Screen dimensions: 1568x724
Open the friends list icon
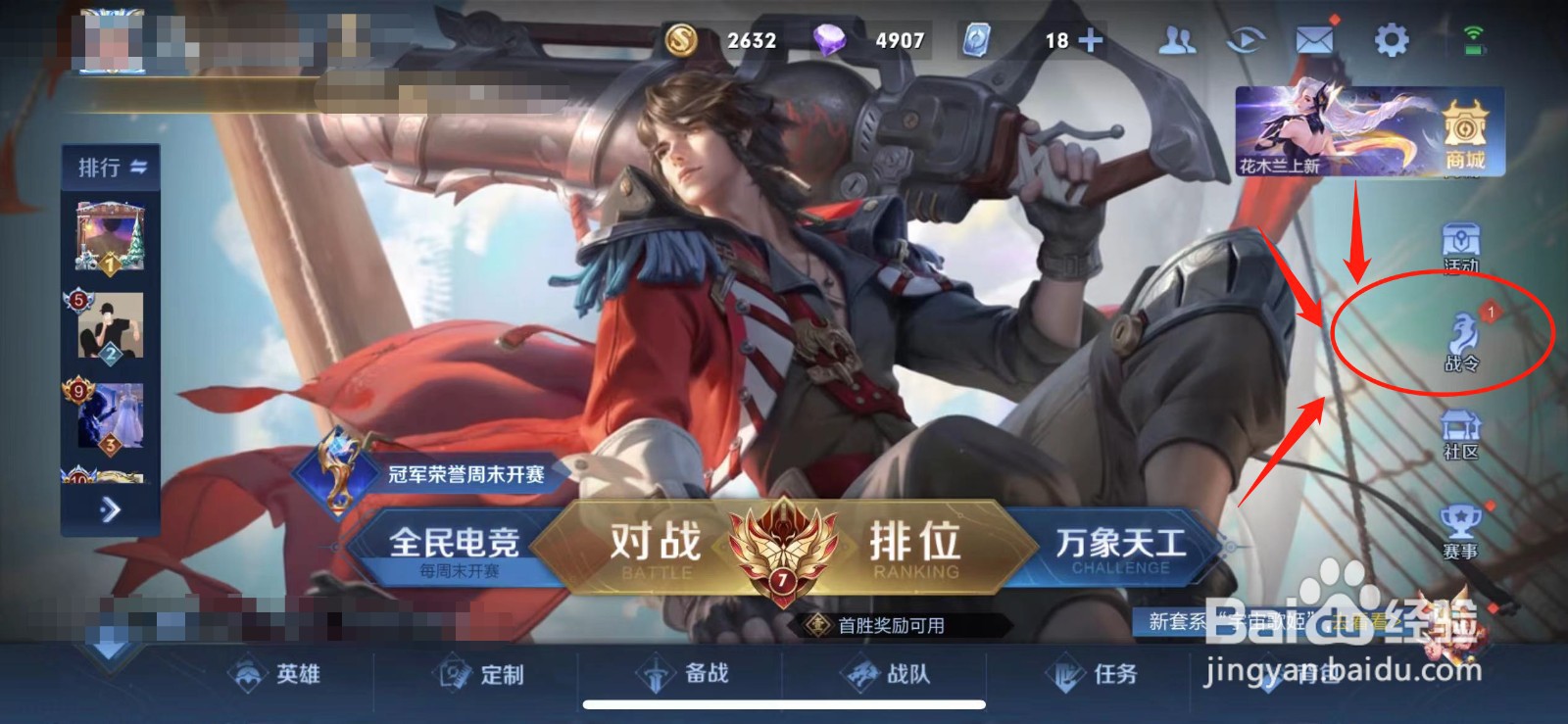(1179, 39)
